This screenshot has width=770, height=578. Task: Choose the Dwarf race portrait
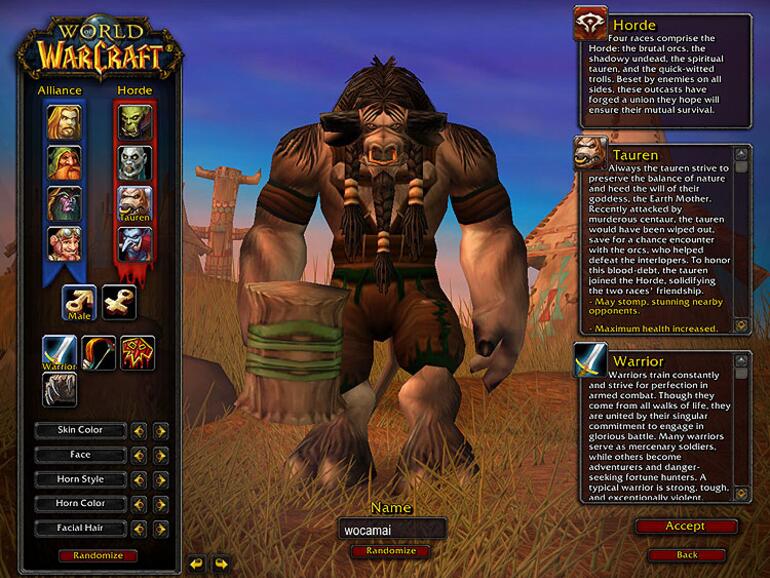[63, 163]
